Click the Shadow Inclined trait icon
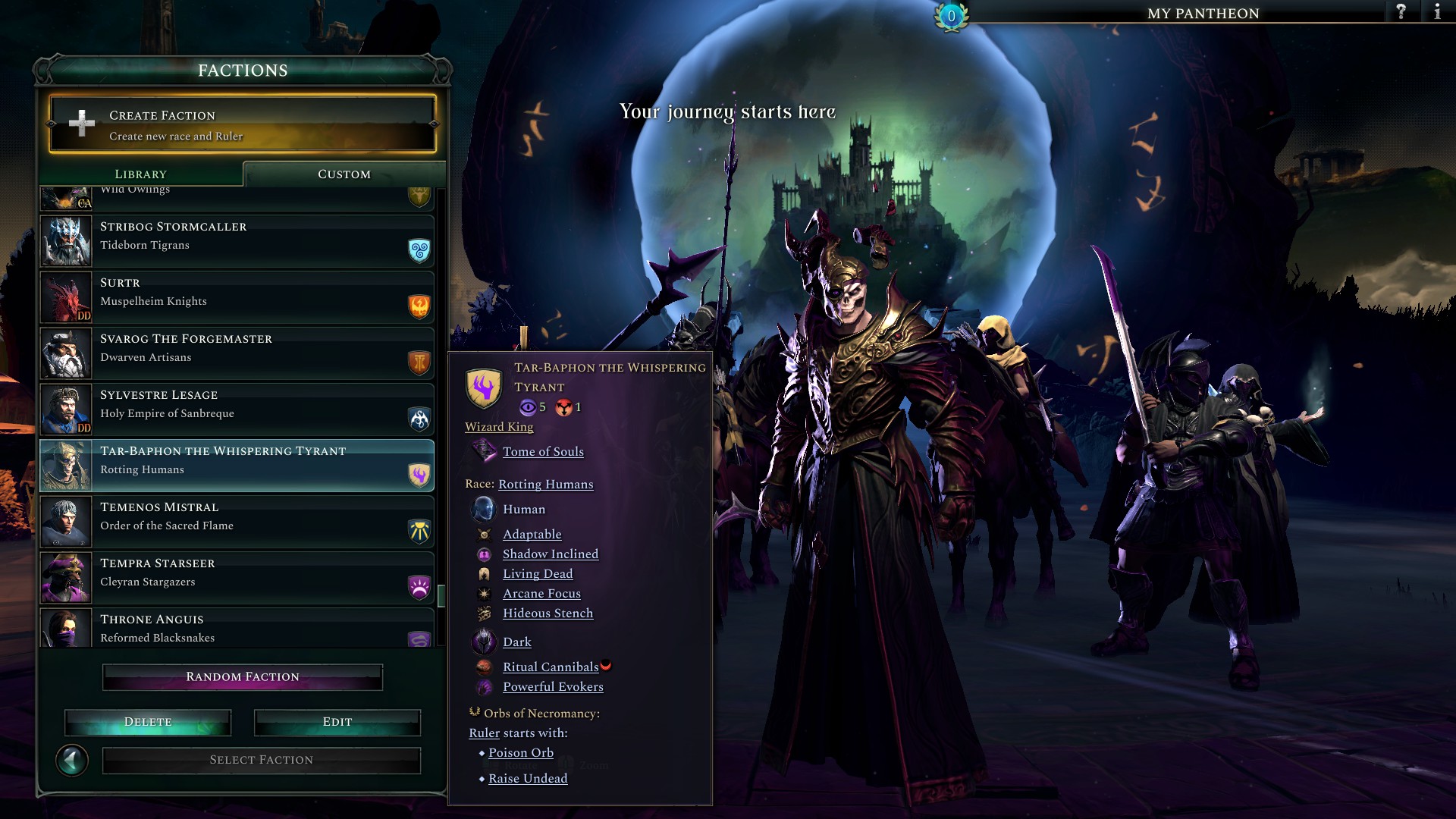The width and height of the screenshot is (1456, 819). click(485, 554)
